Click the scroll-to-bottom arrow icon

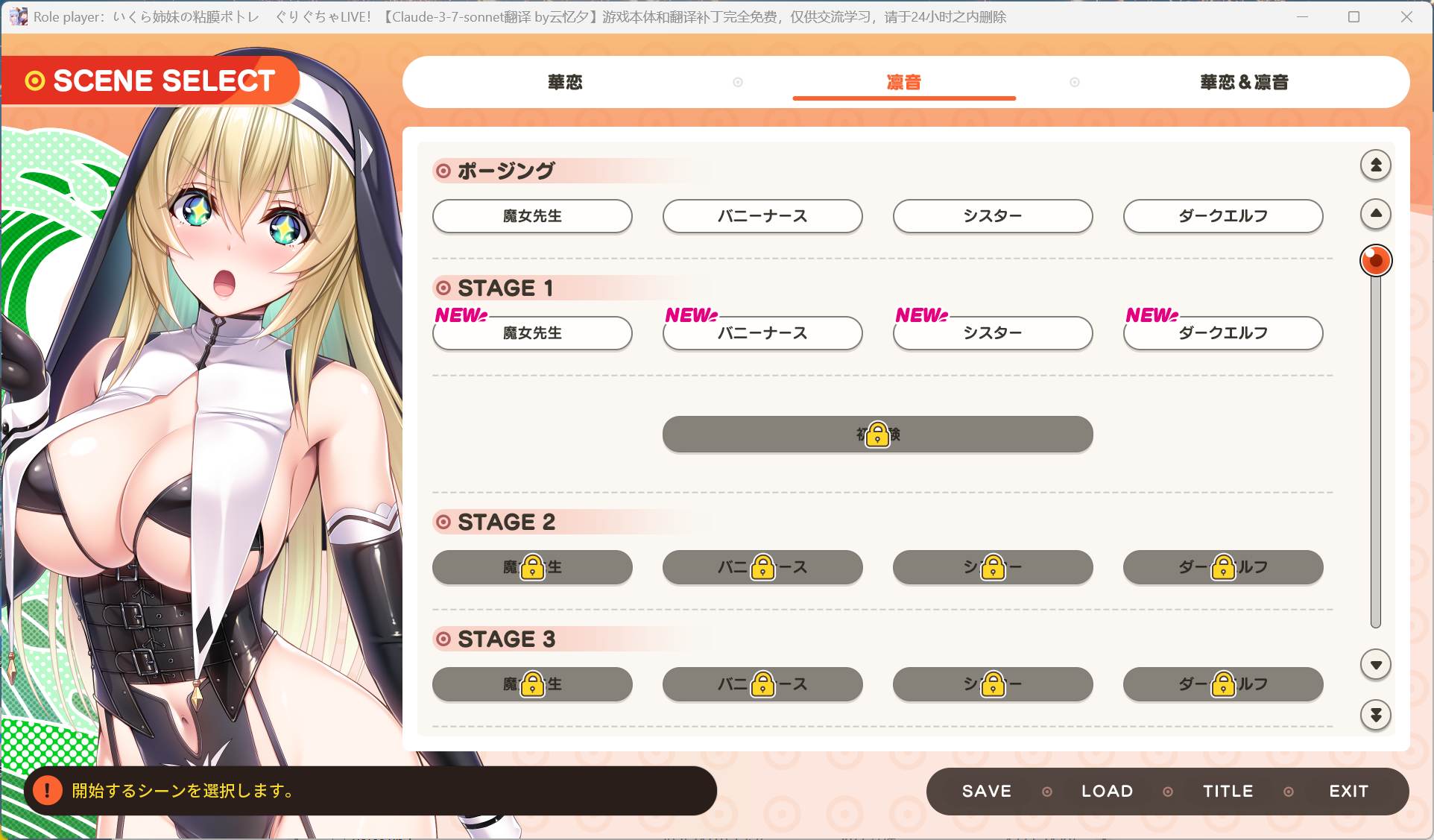click(x=1375, y=716)
